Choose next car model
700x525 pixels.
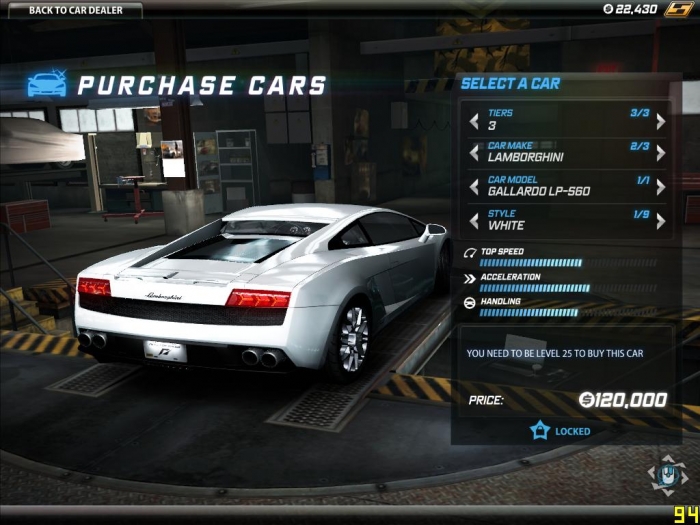660,186
